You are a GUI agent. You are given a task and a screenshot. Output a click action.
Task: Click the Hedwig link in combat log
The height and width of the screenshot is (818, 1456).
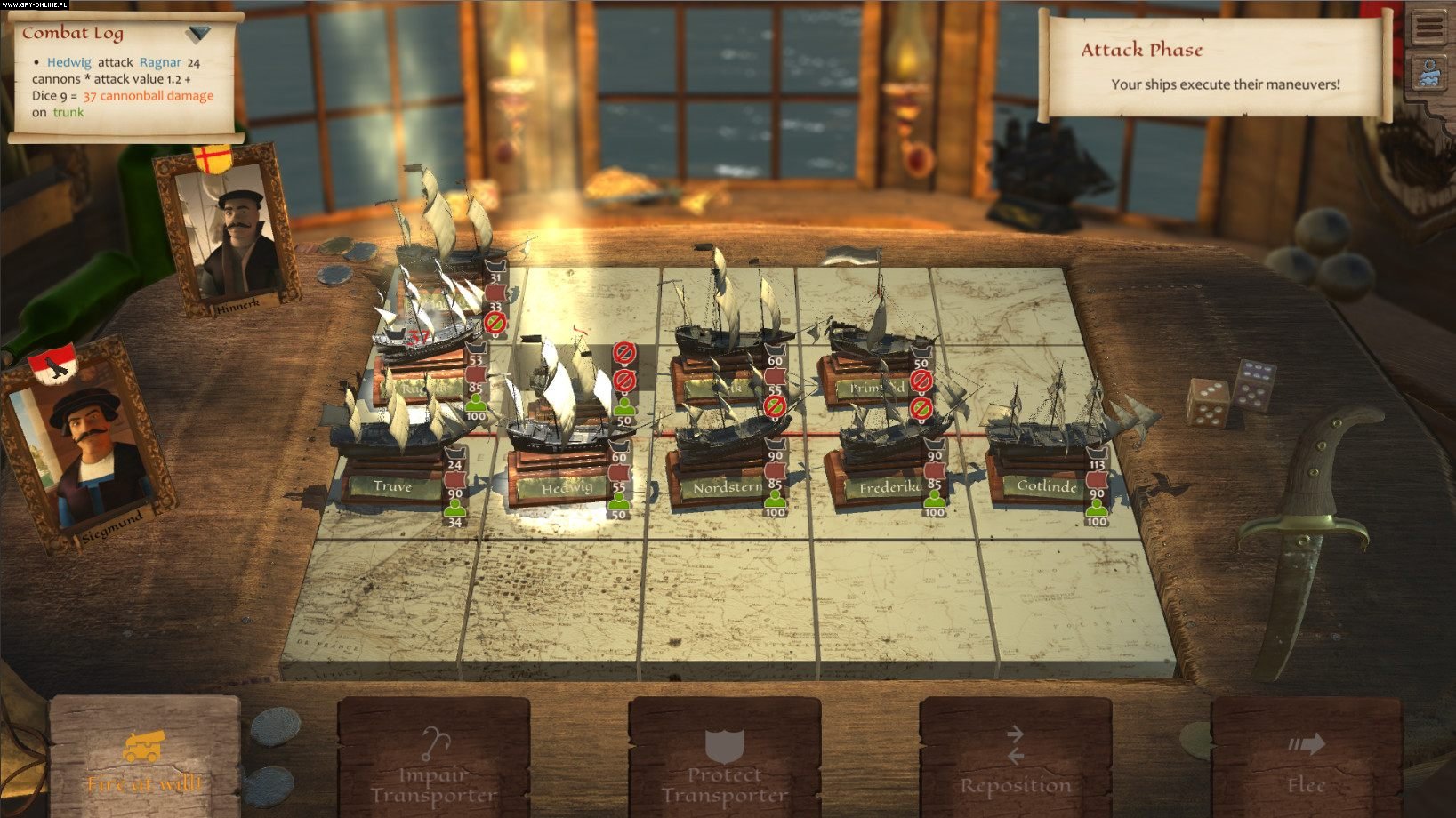click(68, 62)
